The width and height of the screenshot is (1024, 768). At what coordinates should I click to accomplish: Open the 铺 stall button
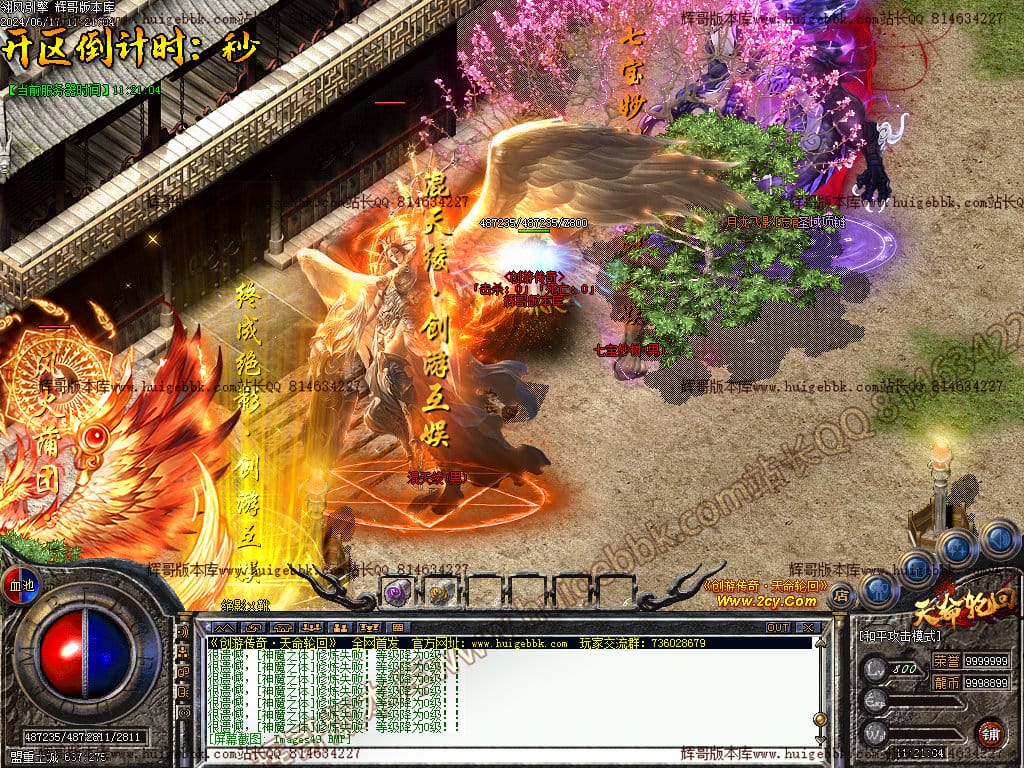[991, 733]
